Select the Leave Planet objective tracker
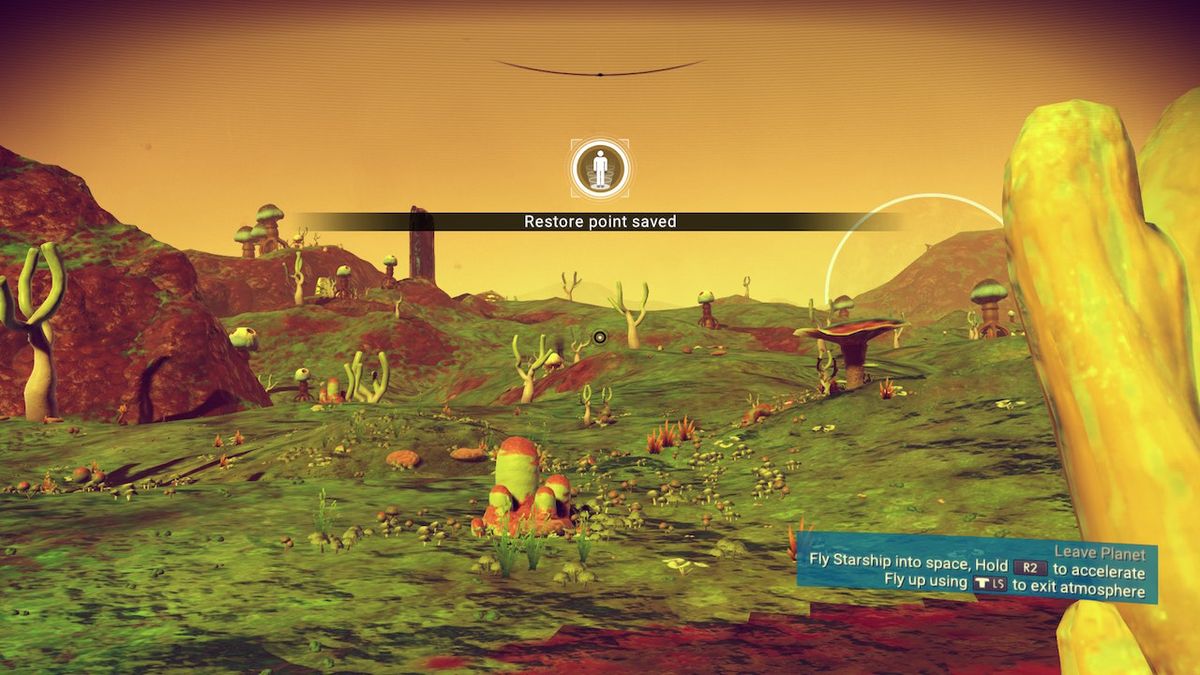 tap(975, 567)
